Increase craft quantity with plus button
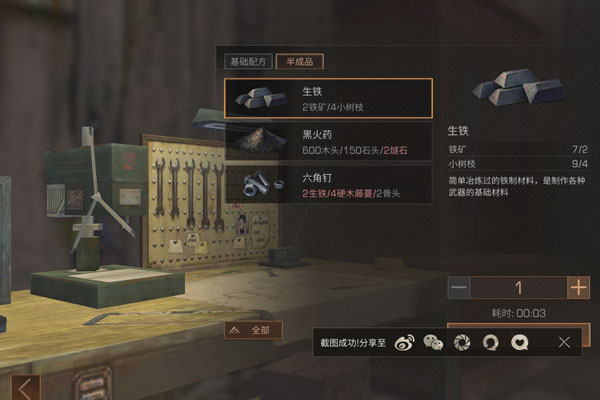This screenshot has height=400, width=600. click(578, 288)
